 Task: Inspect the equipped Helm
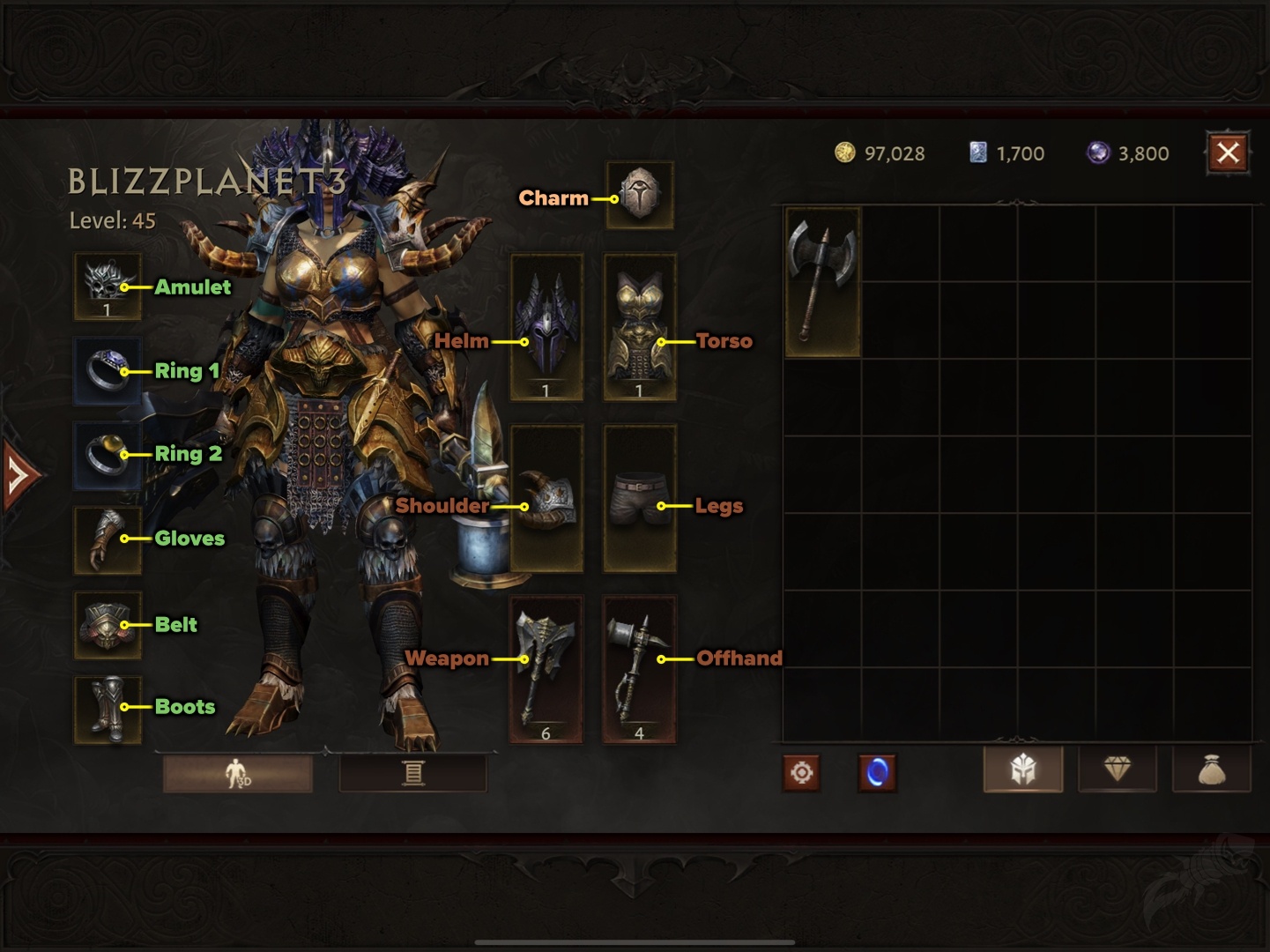click(546, 324)
